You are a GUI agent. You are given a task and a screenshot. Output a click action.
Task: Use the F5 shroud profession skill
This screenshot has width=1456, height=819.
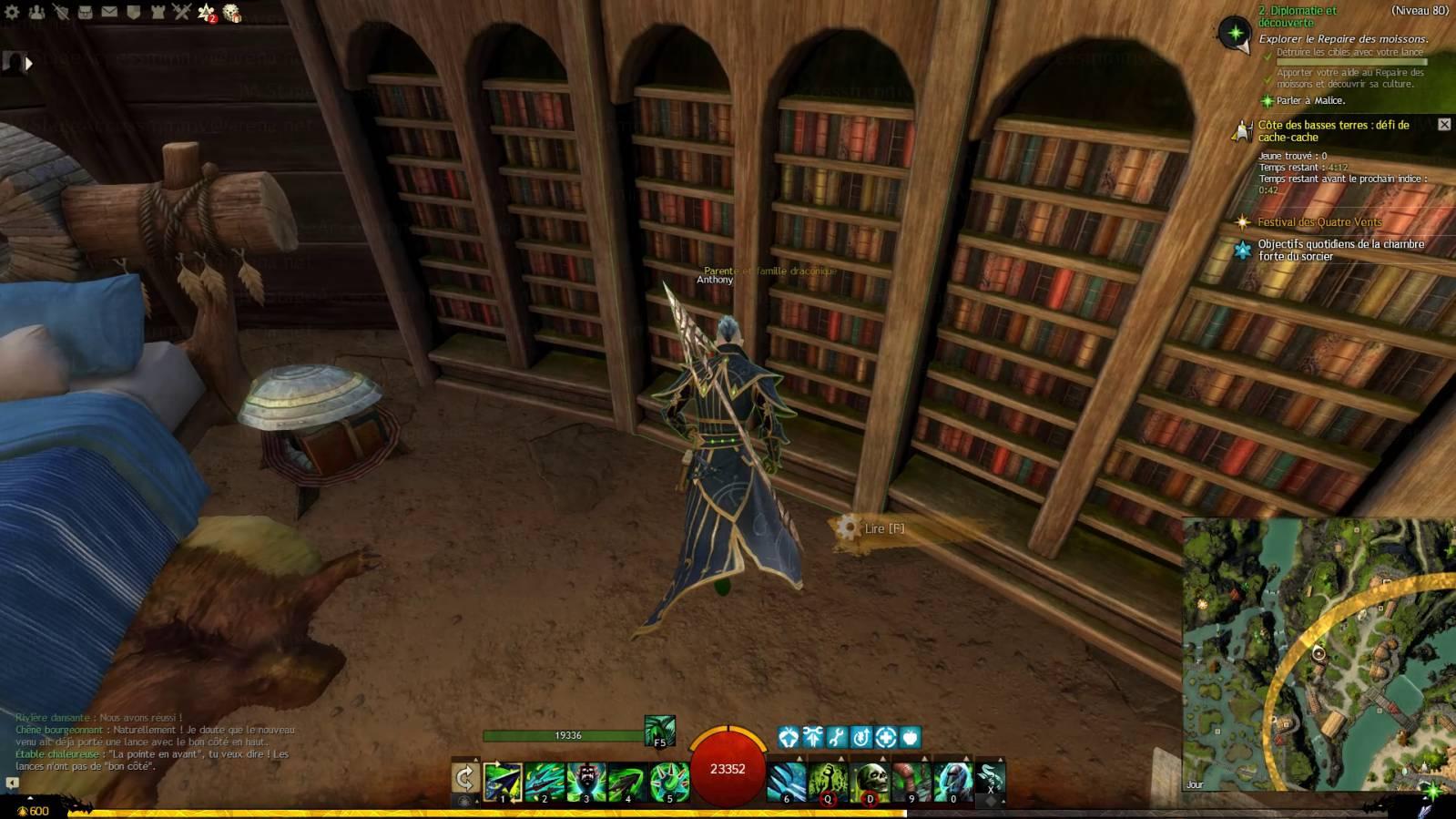click(x=659, y=731)
